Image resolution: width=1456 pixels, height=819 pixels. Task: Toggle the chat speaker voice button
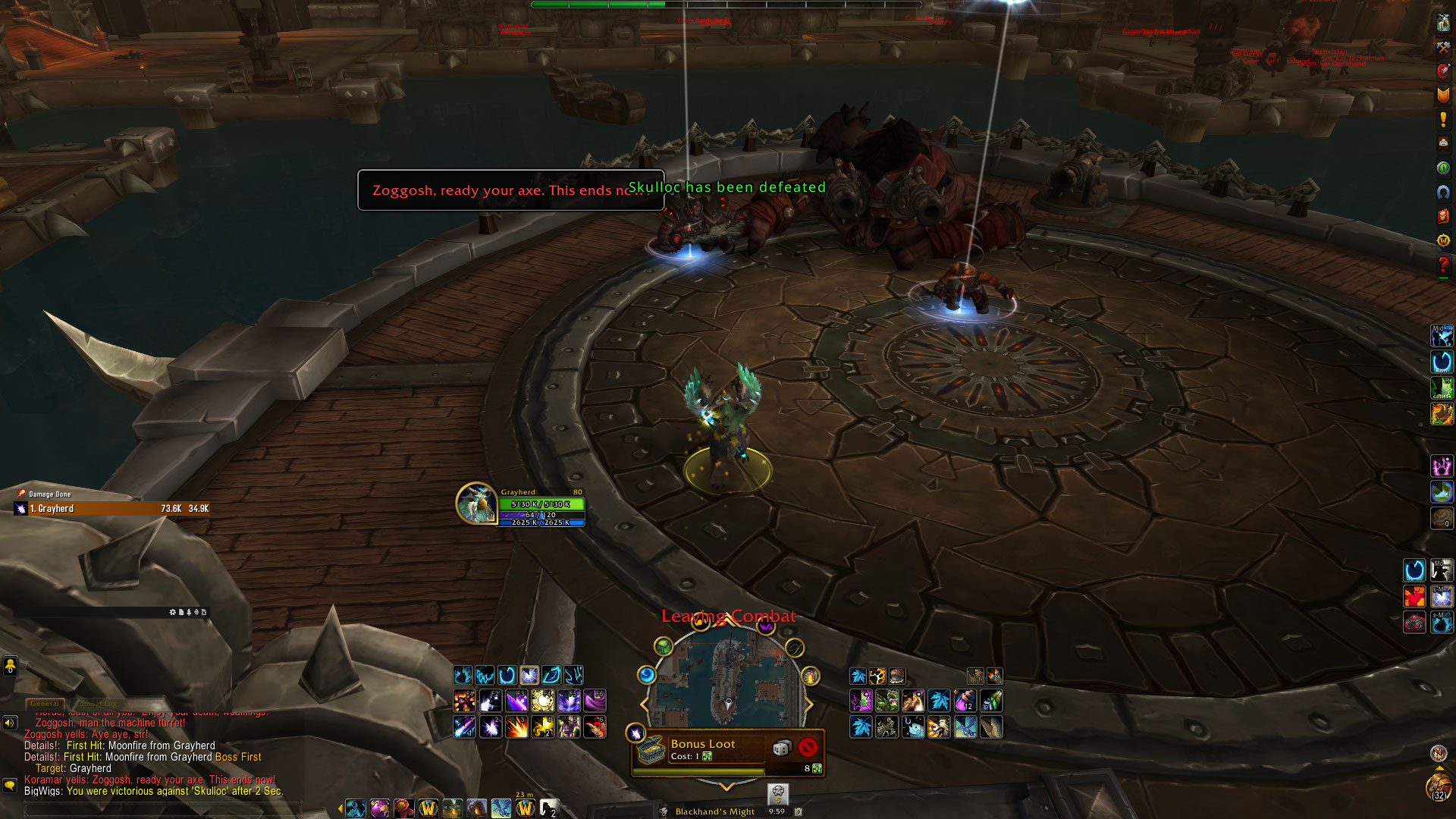coord(10,723)
